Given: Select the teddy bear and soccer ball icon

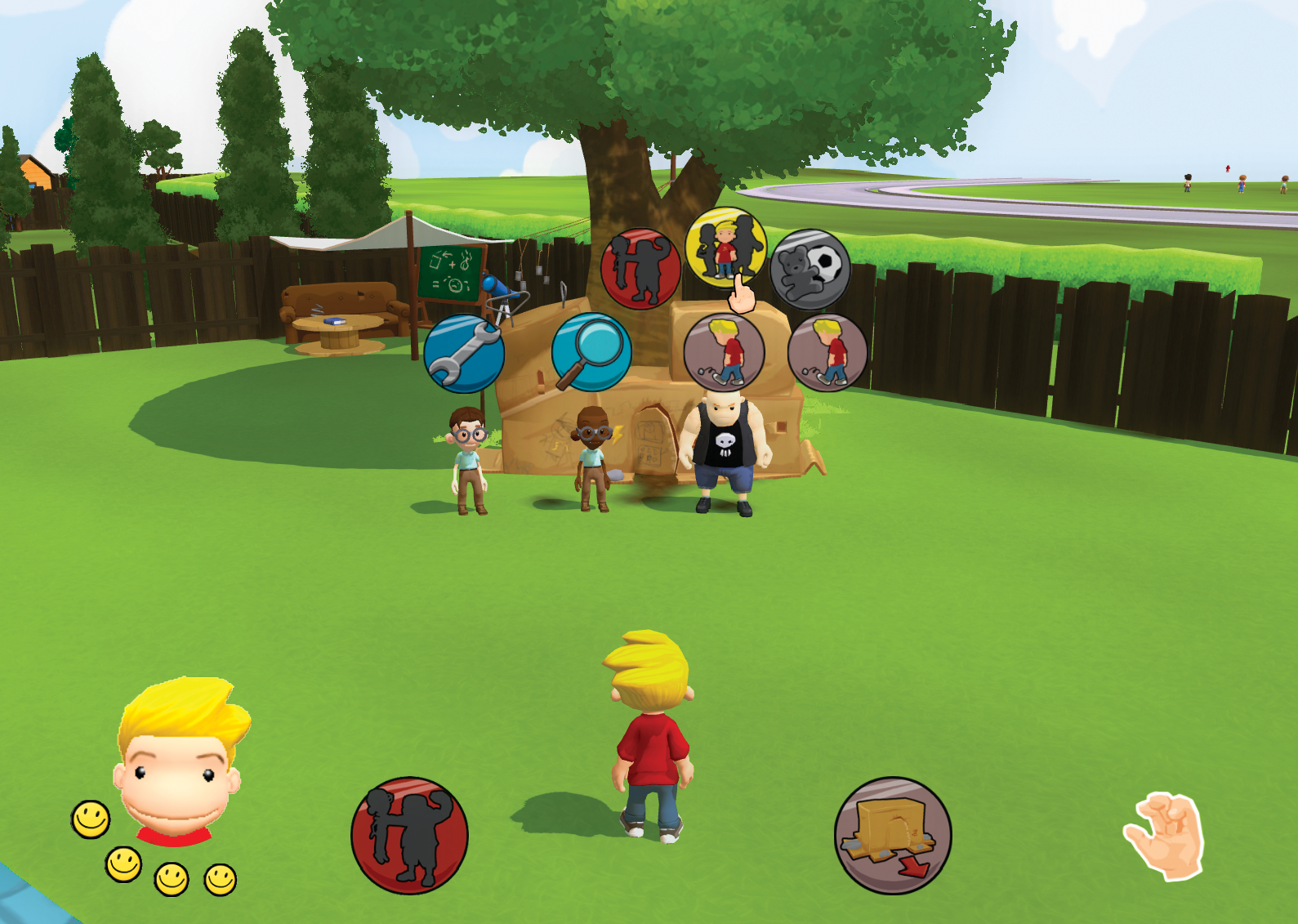Looking at the screenshot, I should coord(810,269).
